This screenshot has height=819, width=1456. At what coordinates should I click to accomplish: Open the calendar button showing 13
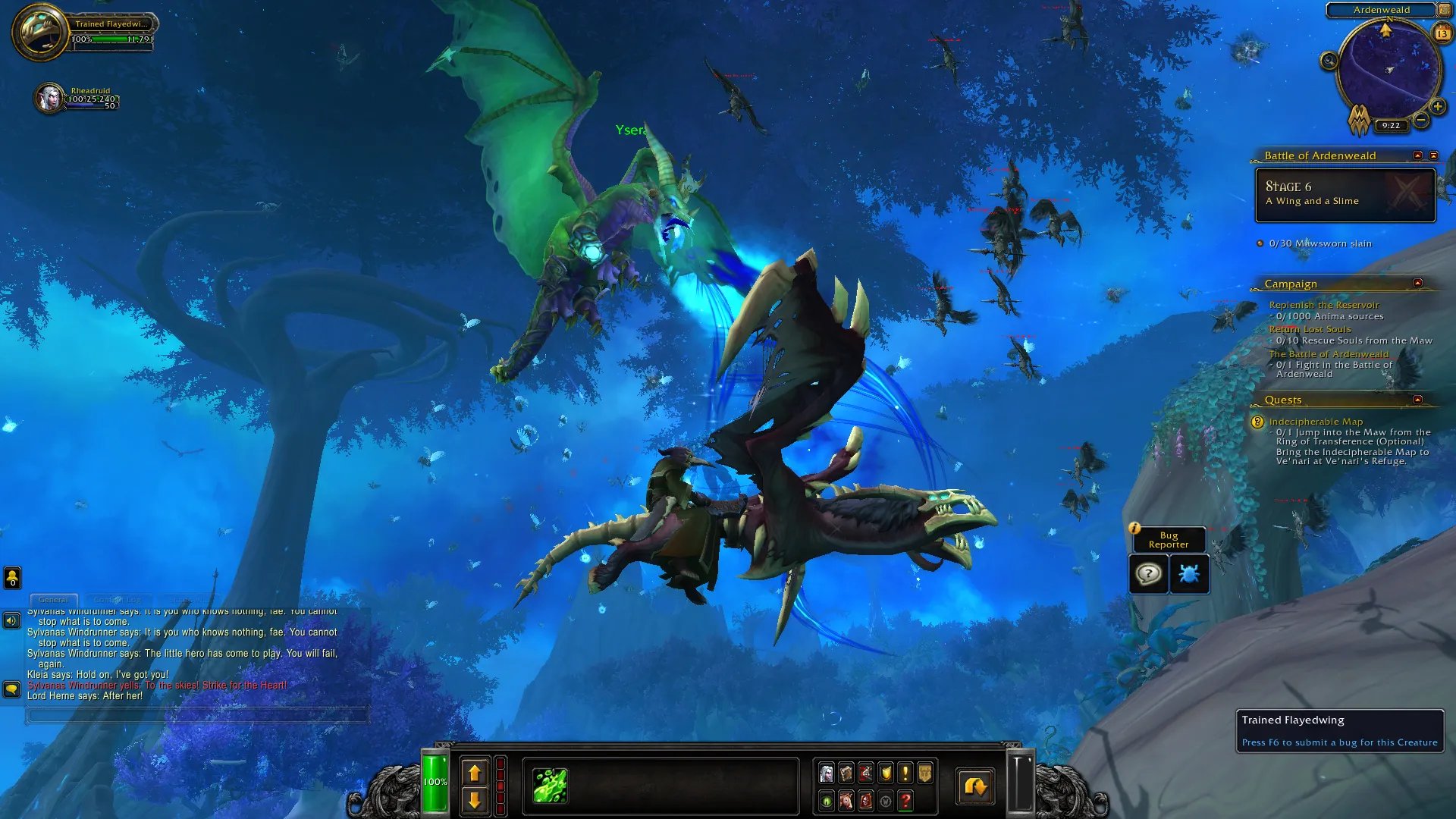(x=1442, y=33)
